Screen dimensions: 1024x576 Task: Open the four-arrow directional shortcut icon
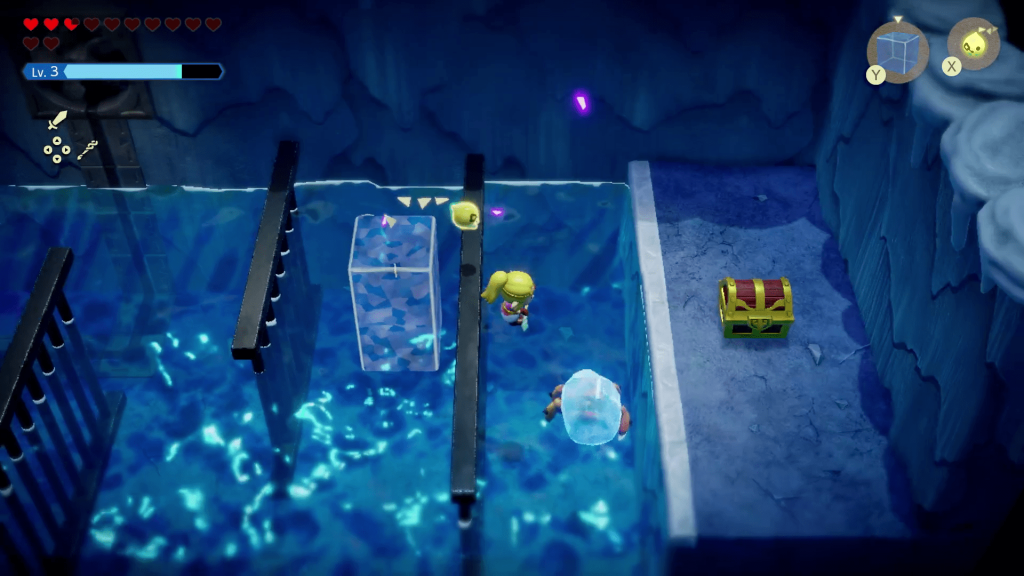pos(57,150)
